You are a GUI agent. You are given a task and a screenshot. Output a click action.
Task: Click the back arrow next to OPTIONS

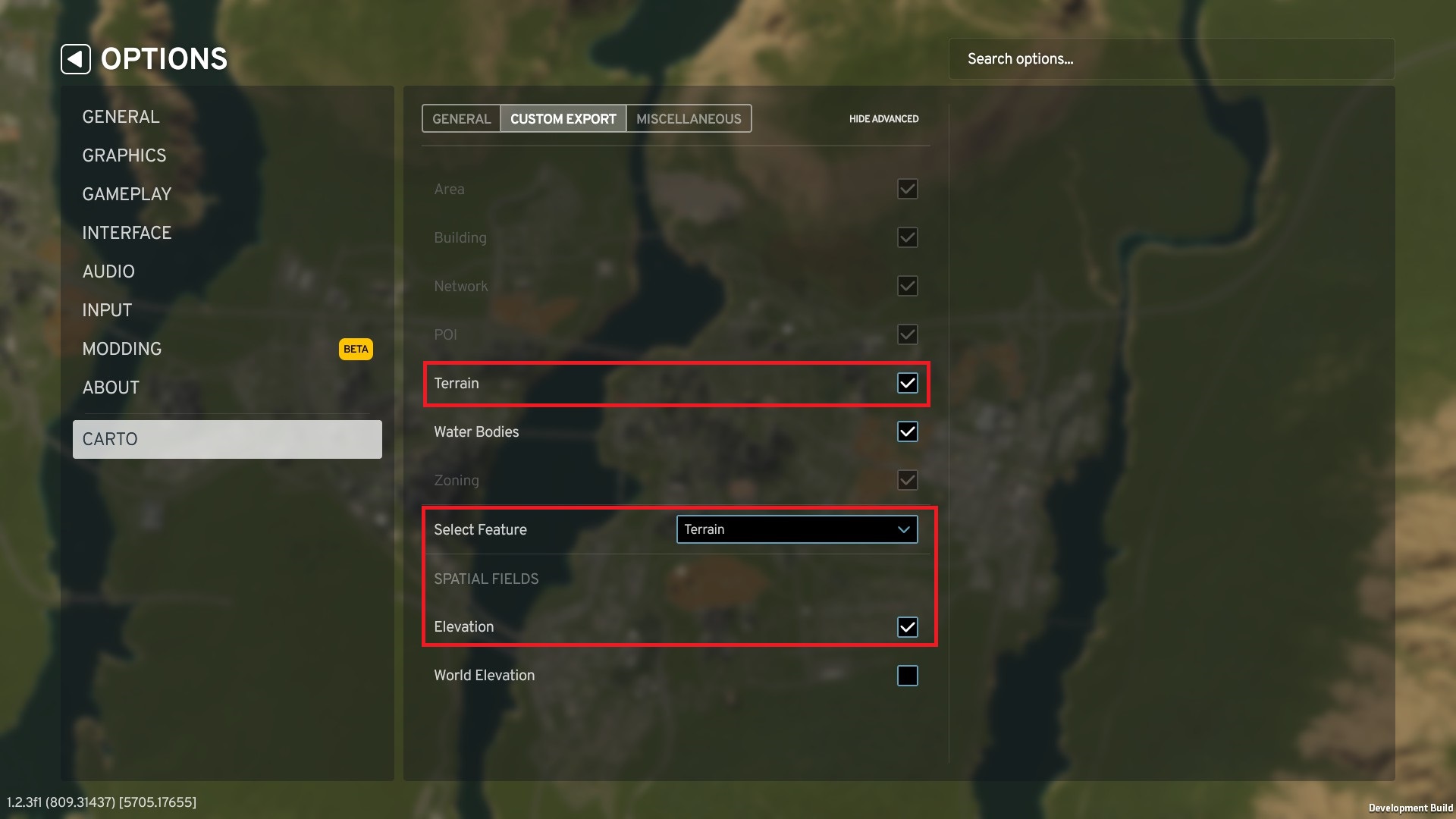(74, 58)
